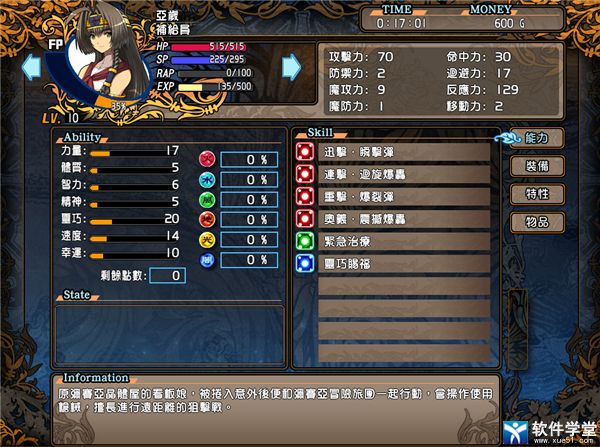
Task: Select the 連擊・迴旋爆轟 skill
Action: click(x=395, y=174)
